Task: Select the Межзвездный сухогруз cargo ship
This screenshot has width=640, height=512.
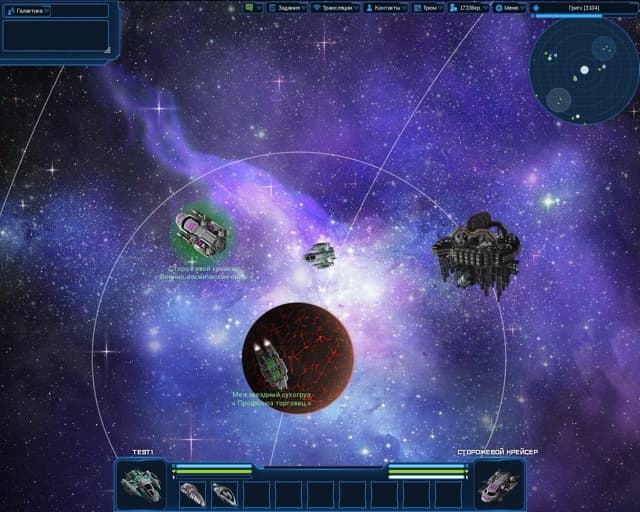Action: (271, 366)
